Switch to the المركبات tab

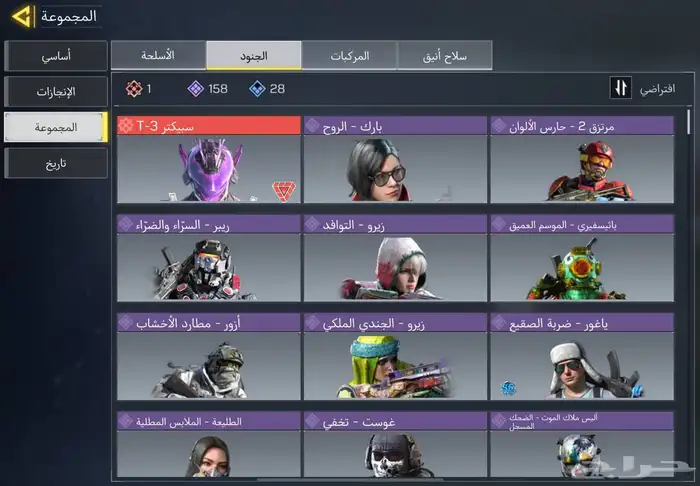349,55
